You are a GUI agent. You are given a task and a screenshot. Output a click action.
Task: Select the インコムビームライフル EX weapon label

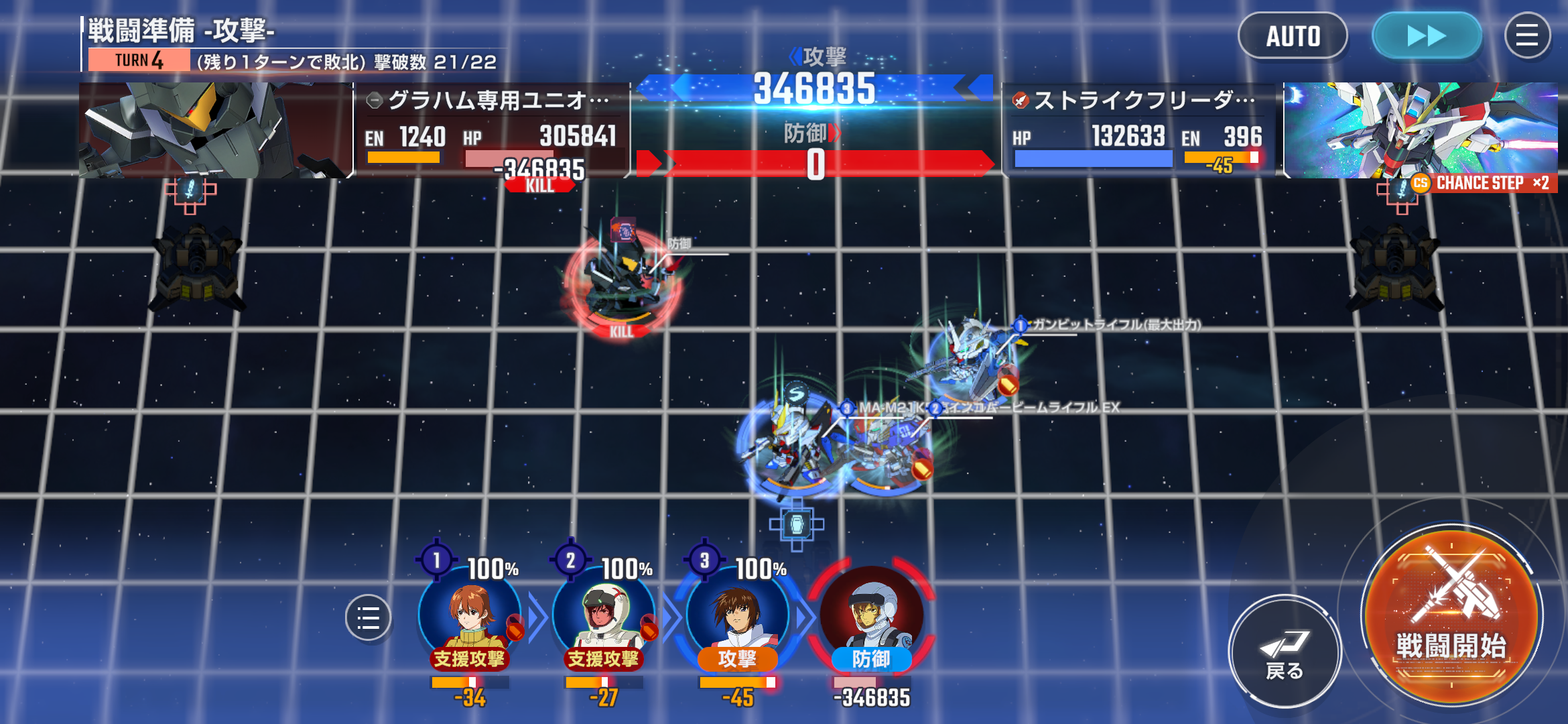tap(1031, 408)
